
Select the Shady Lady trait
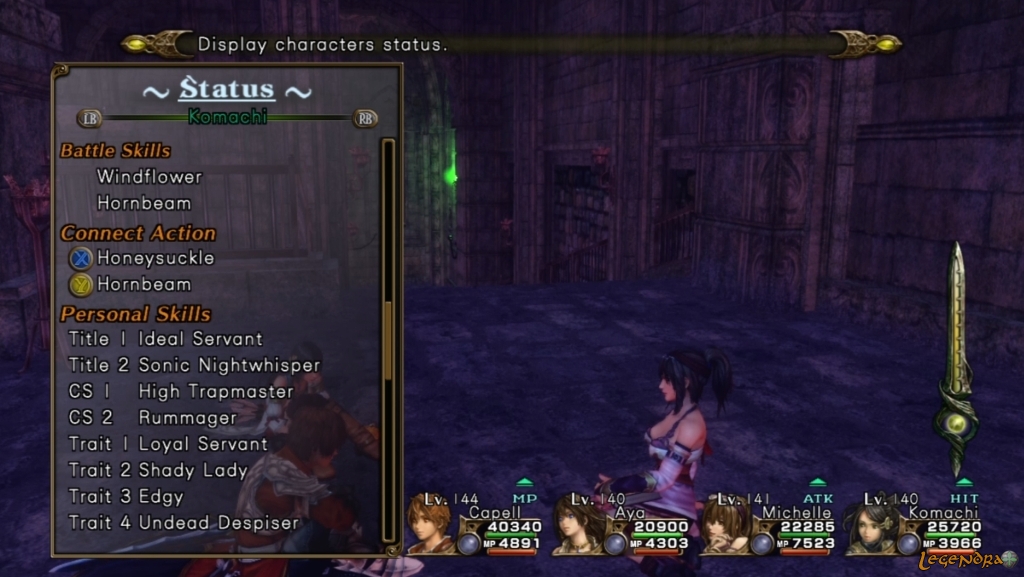point(157,470)
